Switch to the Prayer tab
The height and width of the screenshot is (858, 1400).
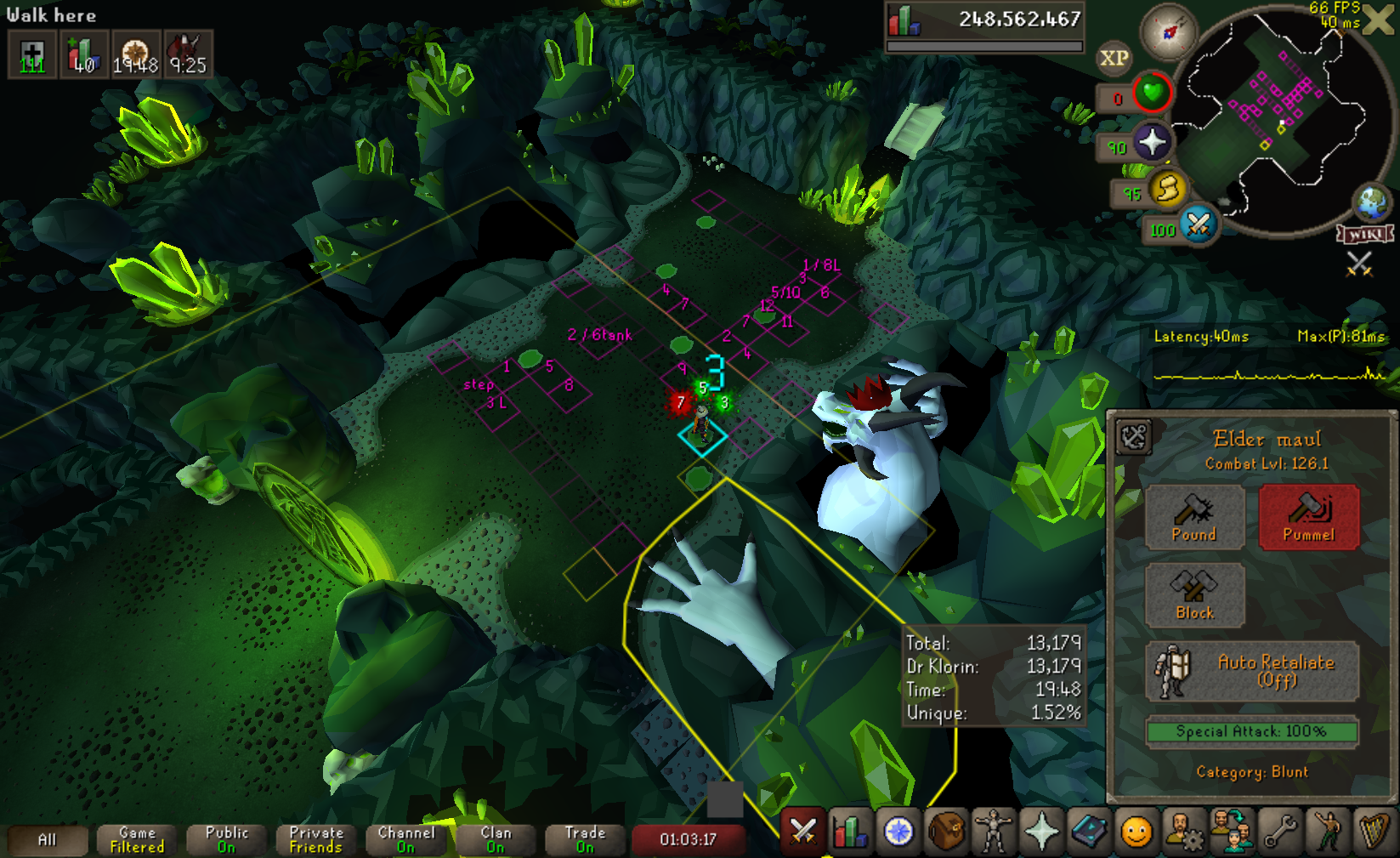point(1041,832)
